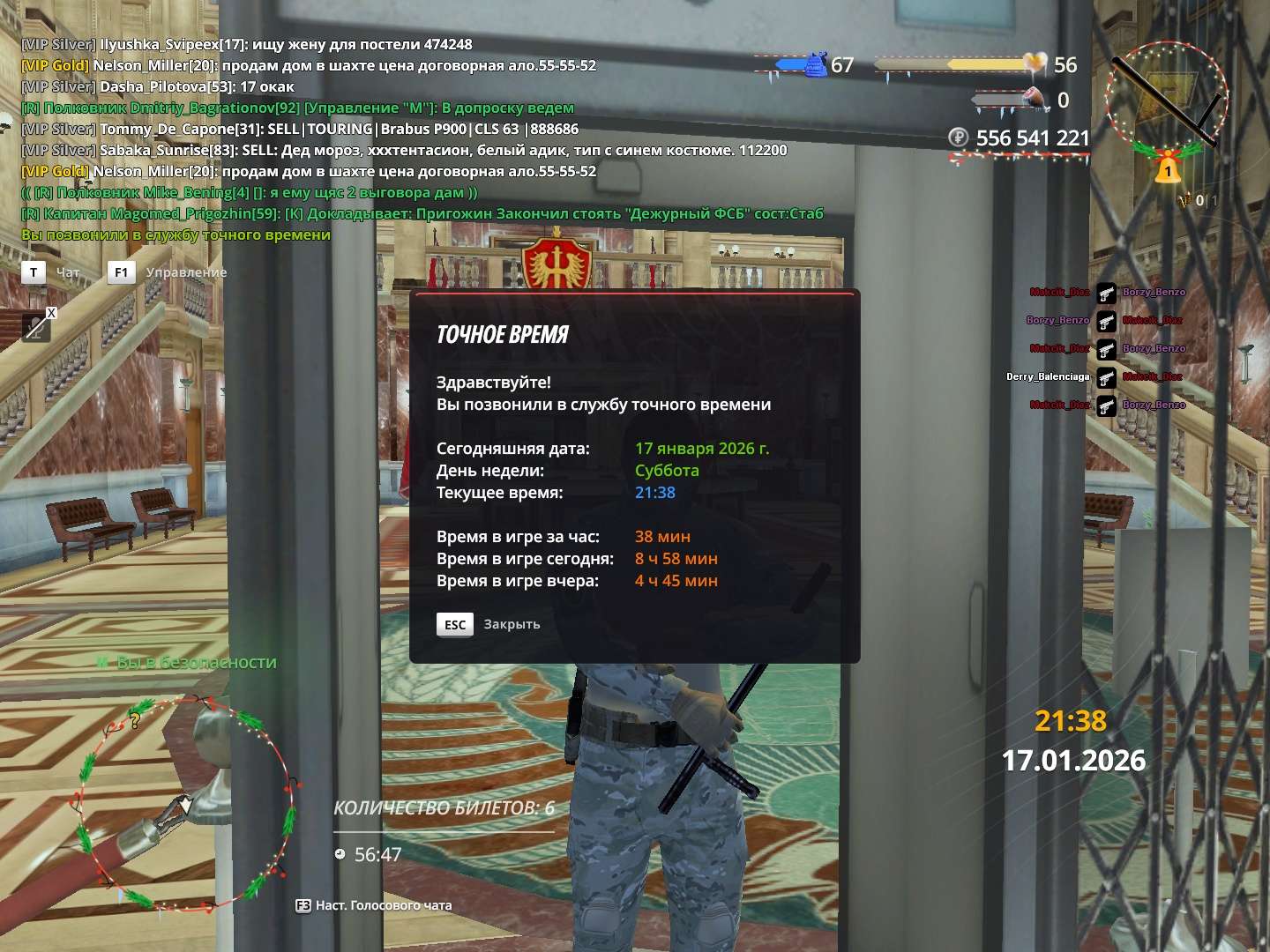Image resolution: width=1270 pixels, height=952 pixels.
Task: Click the question mark marker on the minimap
Action: click(x=135, y=721)
